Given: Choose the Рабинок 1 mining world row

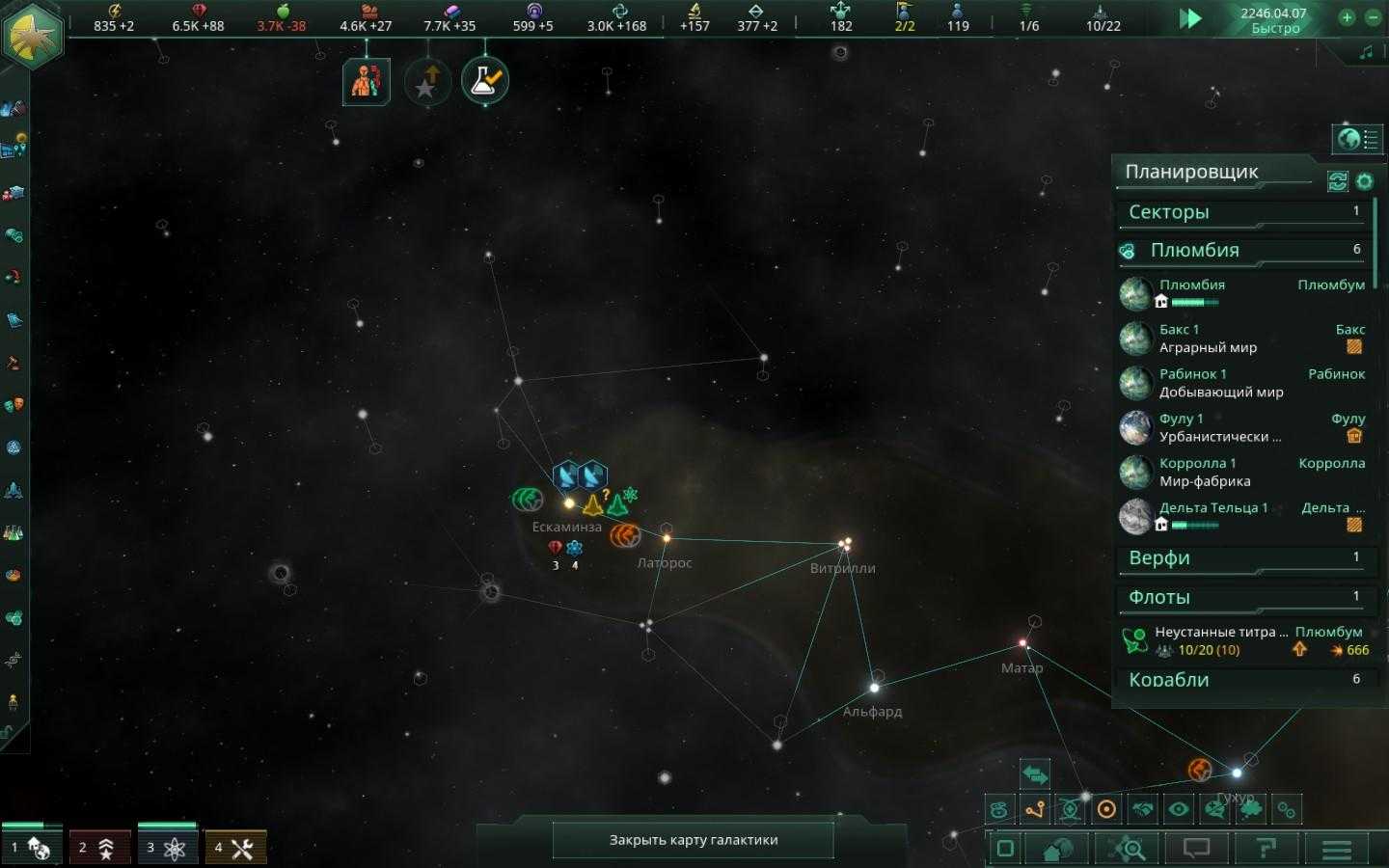Looking at the screenshot, I should click(1244, 383).
